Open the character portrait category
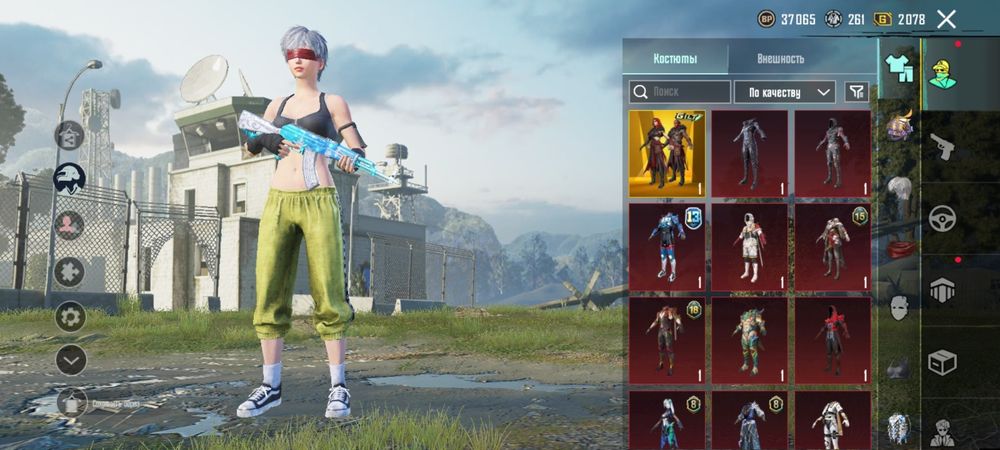Viewport: 1000px width, 450px height. [x=942, y=73]
